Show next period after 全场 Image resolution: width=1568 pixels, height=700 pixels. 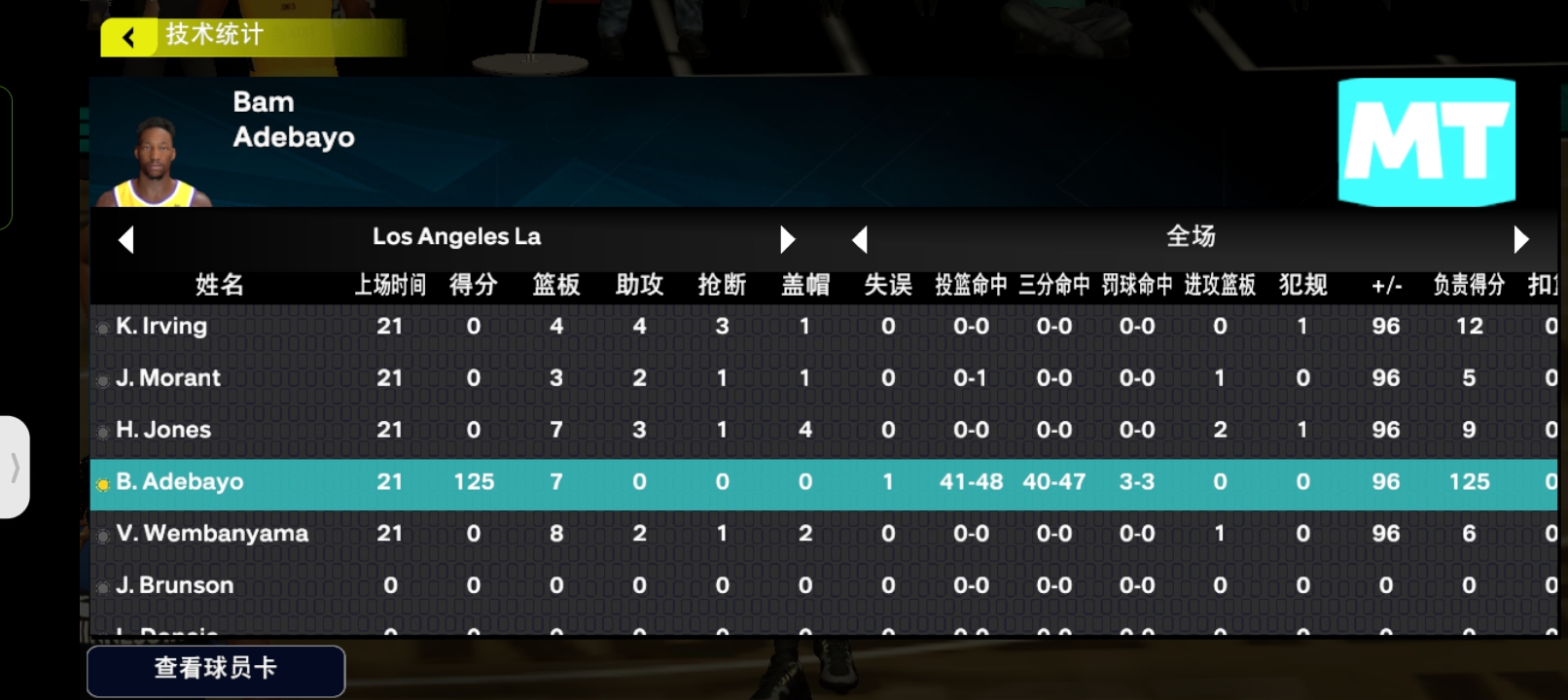point(1521,239)
